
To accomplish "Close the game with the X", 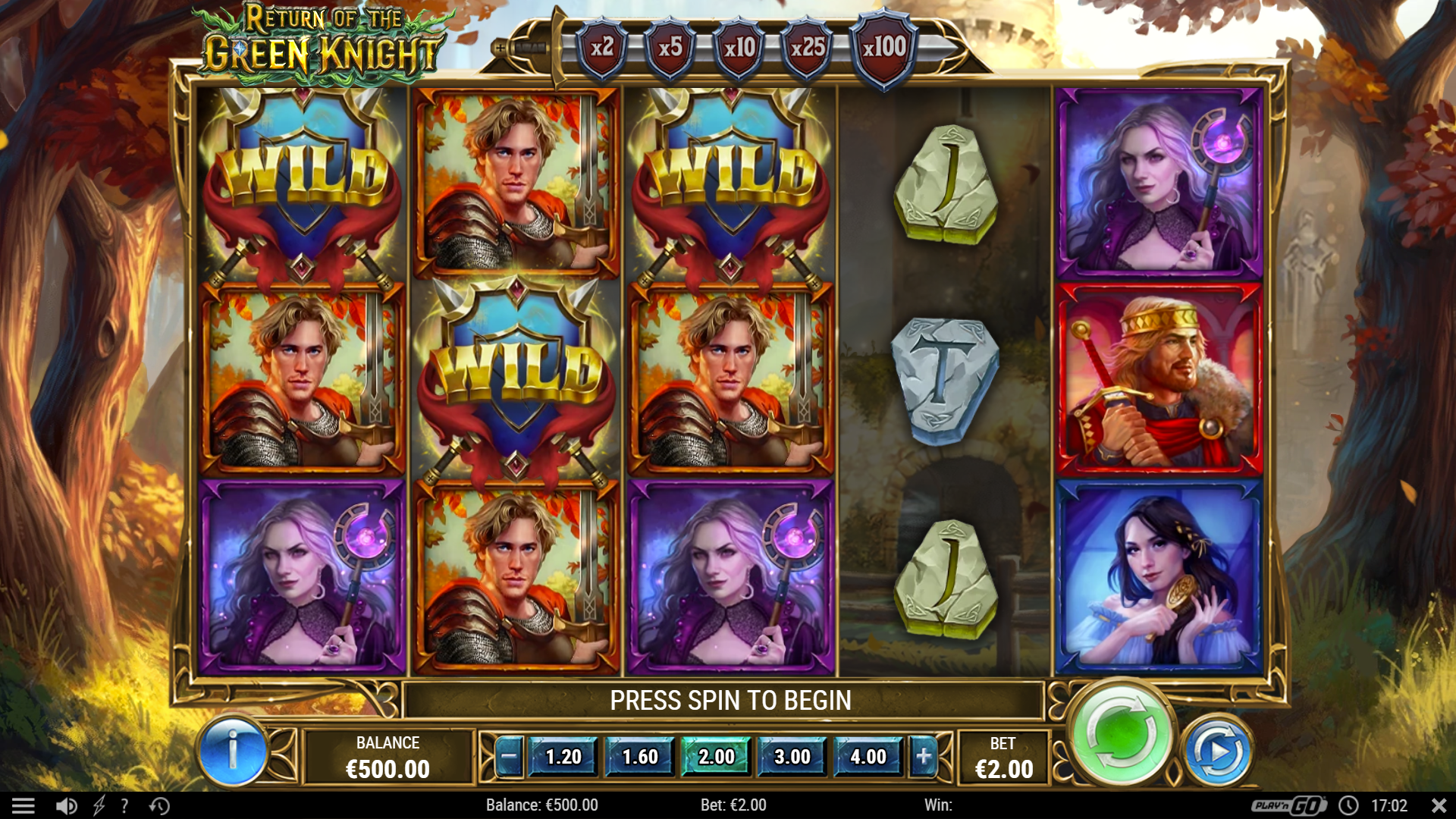I will click(x=1439, y=805).
